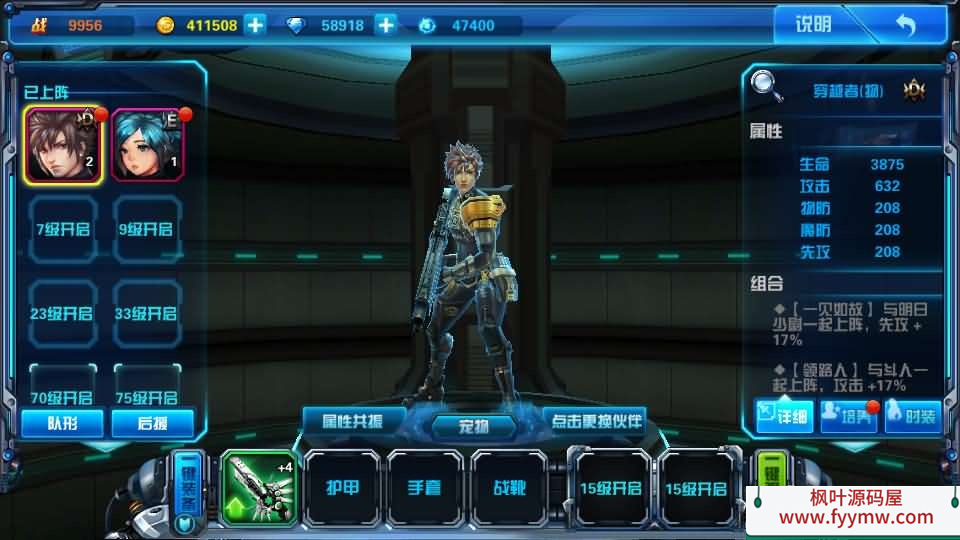Select the brown-haired hero portrait

(62, 145)
